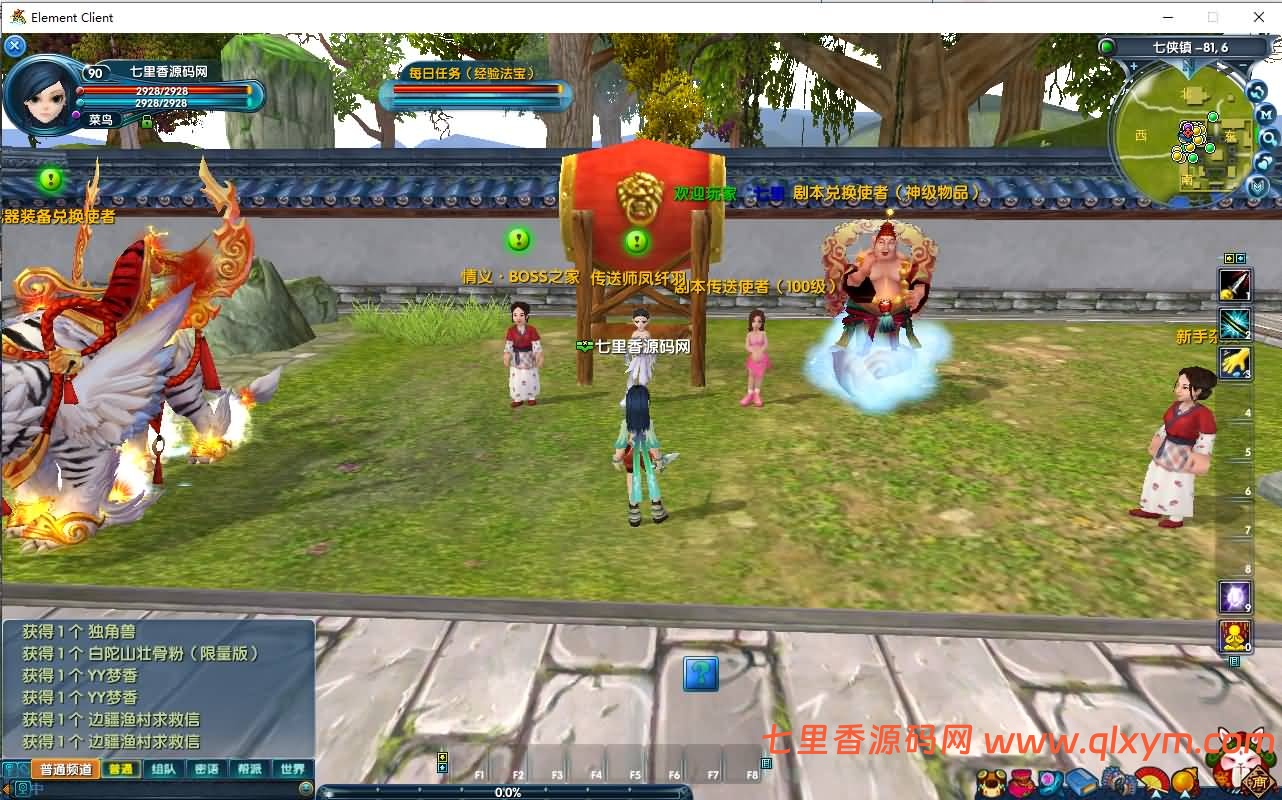Close the portrait panel with the blue X
1282x800 pixels.
[x=14, y=45]
